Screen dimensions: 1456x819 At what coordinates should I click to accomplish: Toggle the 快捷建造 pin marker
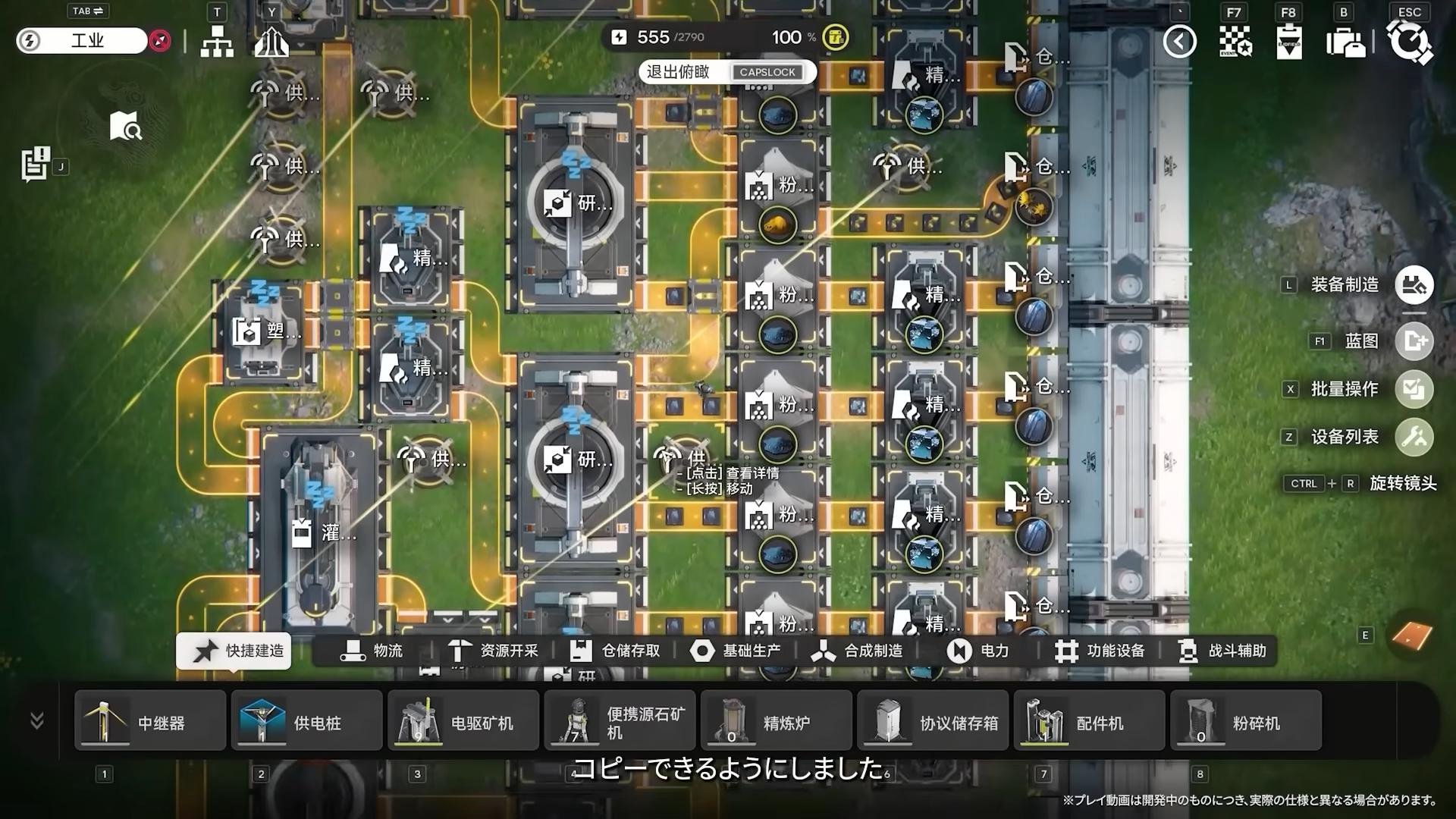(204, 651)
